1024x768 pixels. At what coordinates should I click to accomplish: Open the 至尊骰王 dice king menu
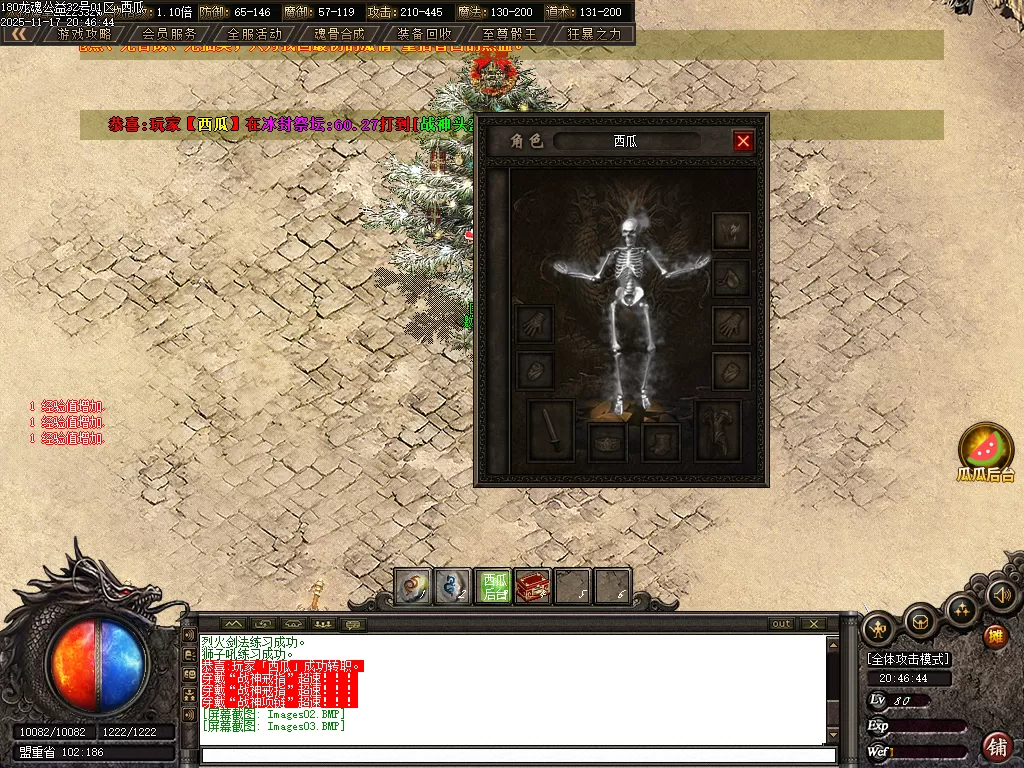point(509,33)
